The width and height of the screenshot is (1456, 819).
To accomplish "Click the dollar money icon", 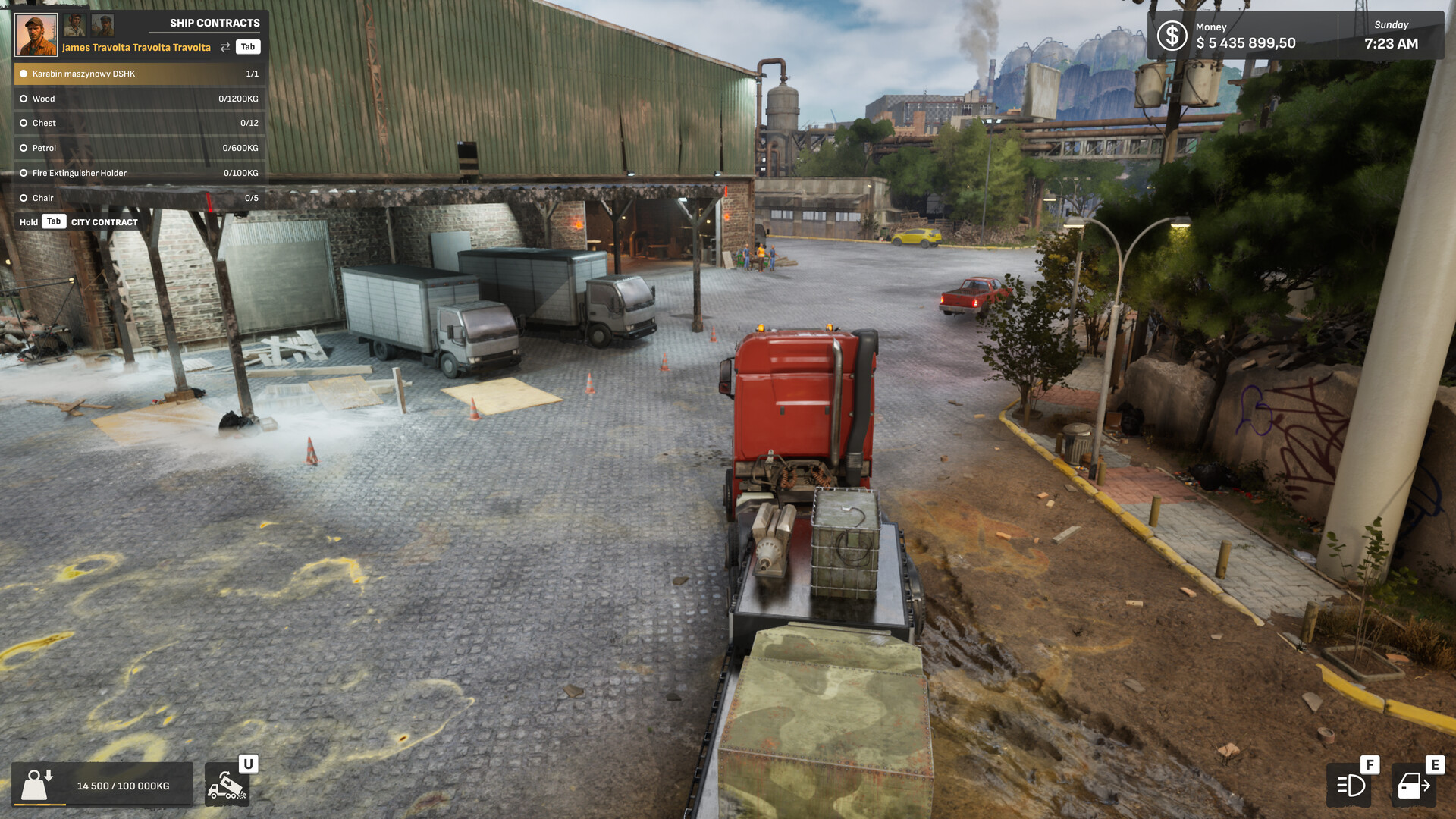I will point(1172,34).
